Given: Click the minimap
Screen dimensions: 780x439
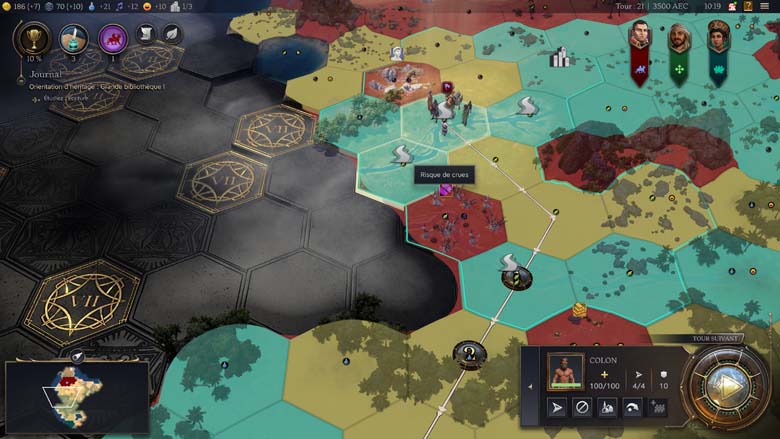Looking at the screenshot, I should tap(76, 397).
